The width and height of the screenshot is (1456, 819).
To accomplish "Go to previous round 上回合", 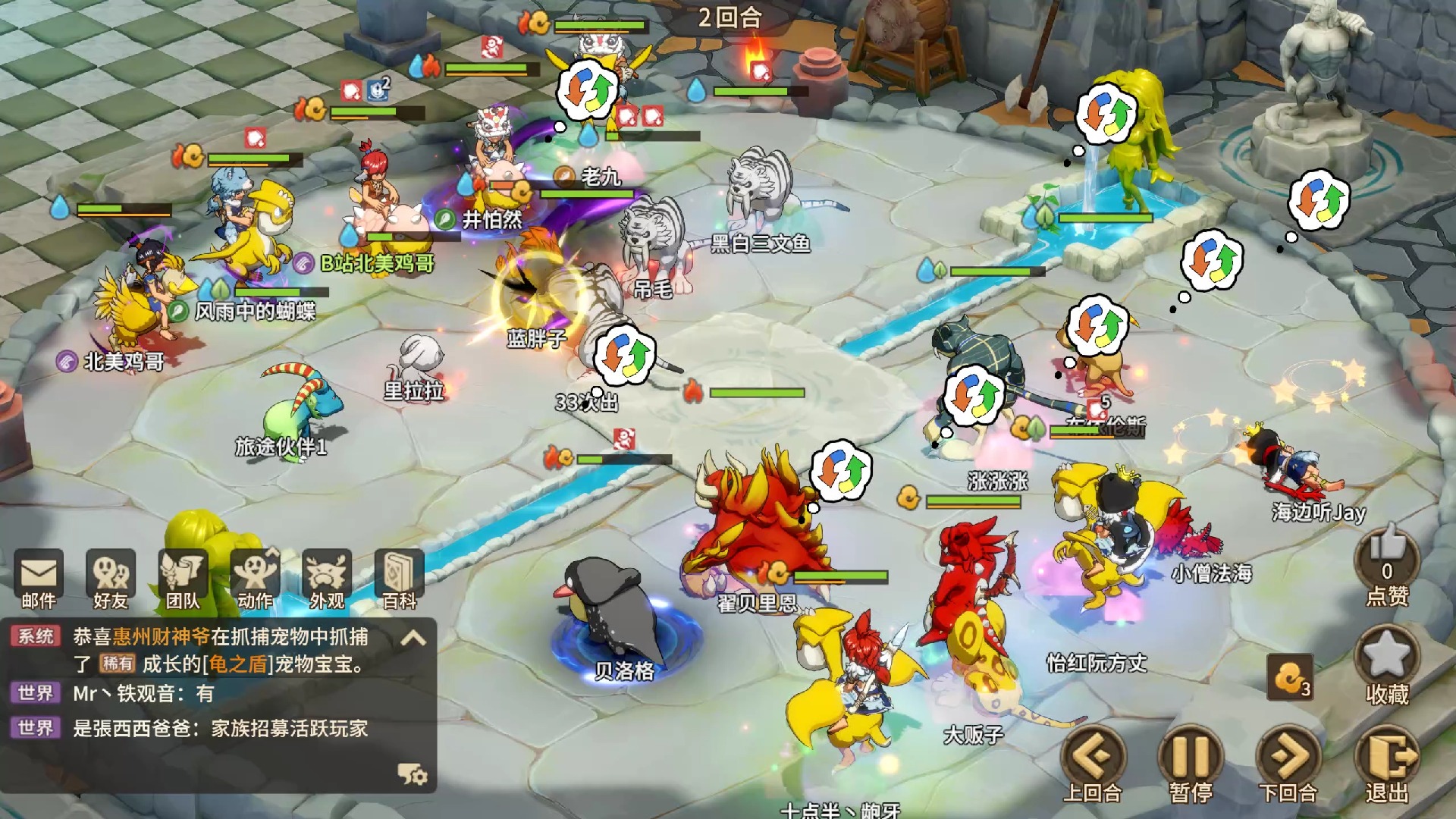I will [1092, 761].
